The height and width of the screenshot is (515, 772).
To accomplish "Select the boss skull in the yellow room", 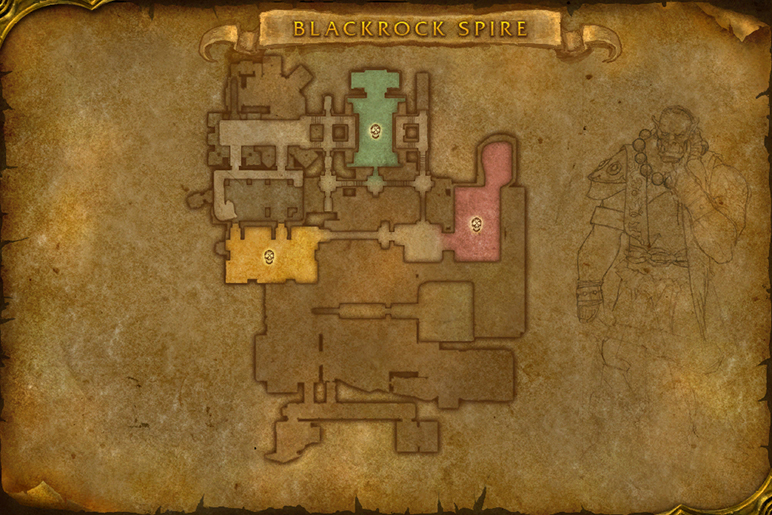I will [270, 257].
